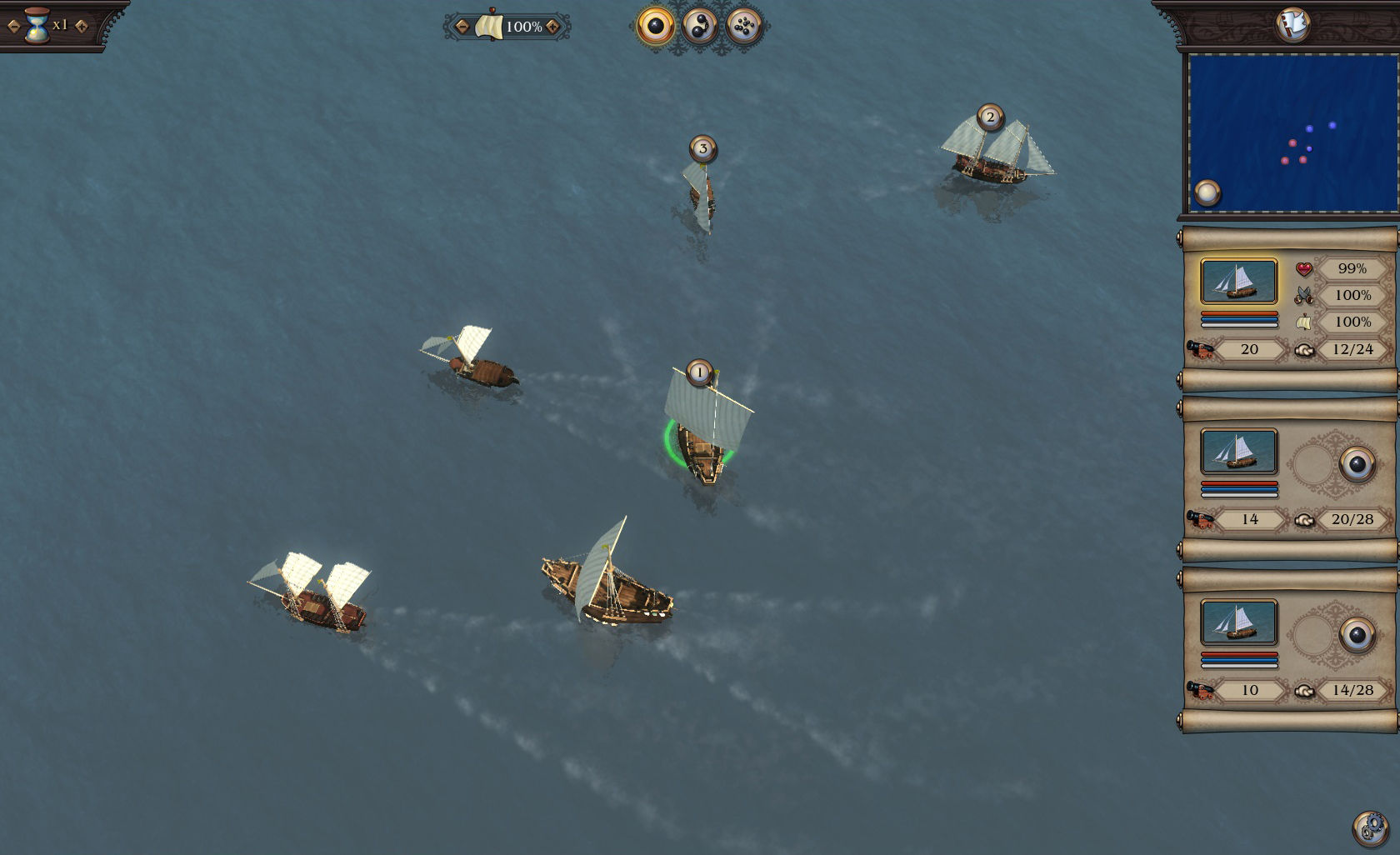The height and width of the screenshot is (855, 1400).
Task: Click the cannon icon on the selected ship panel
Action: 1200,349
